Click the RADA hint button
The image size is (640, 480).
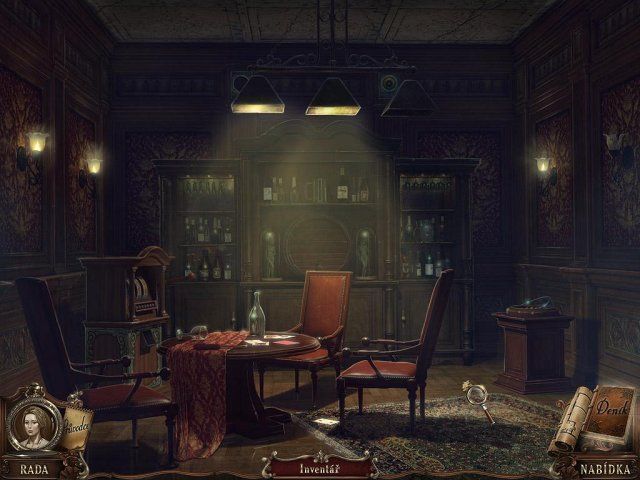tap(31, 468)
